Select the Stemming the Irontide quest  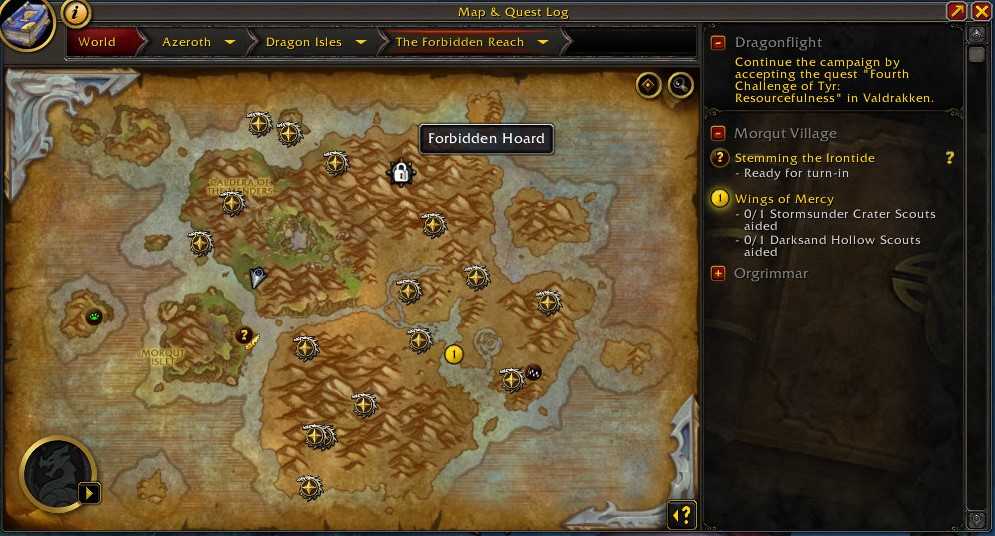(x=804, y=158)
